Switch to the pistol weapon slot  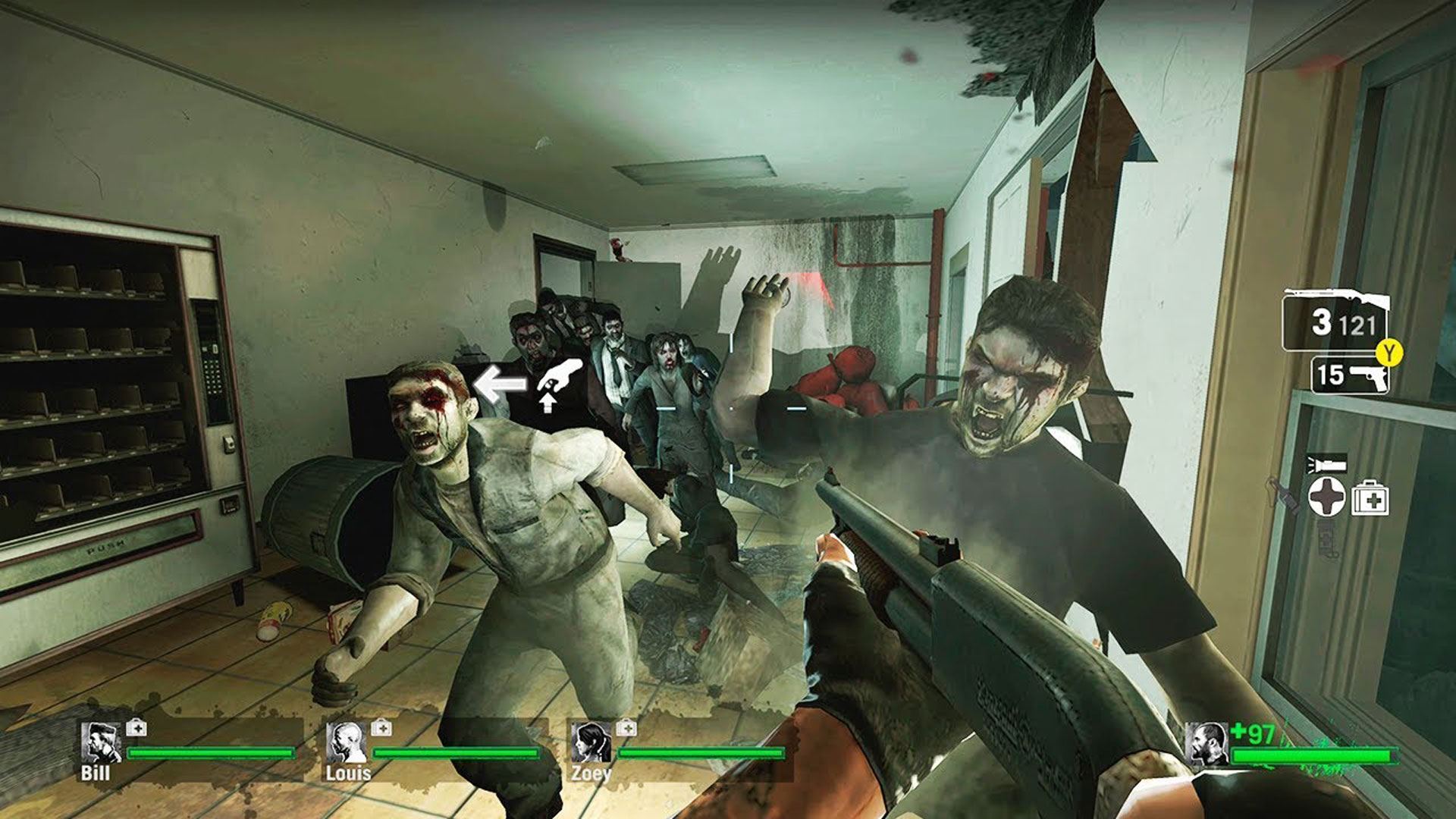pyautogui.click(x=1351, y=375)
